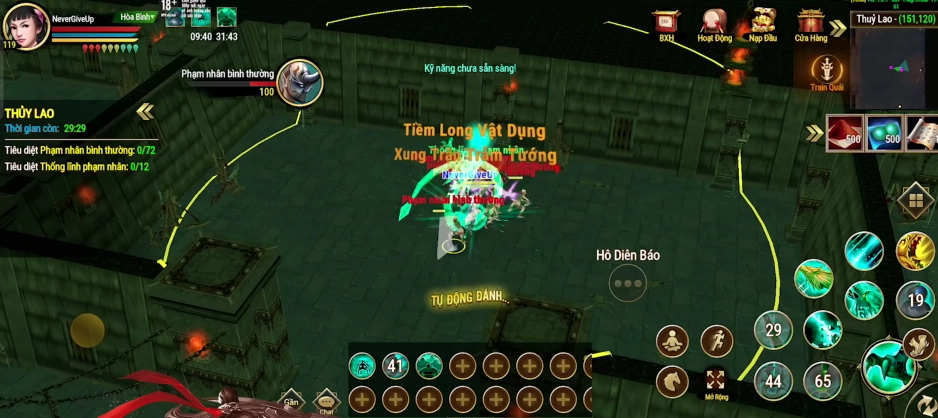Open the Cửa Hàng shop
Viewport: 938px width, 418px height.
point(811,23)
